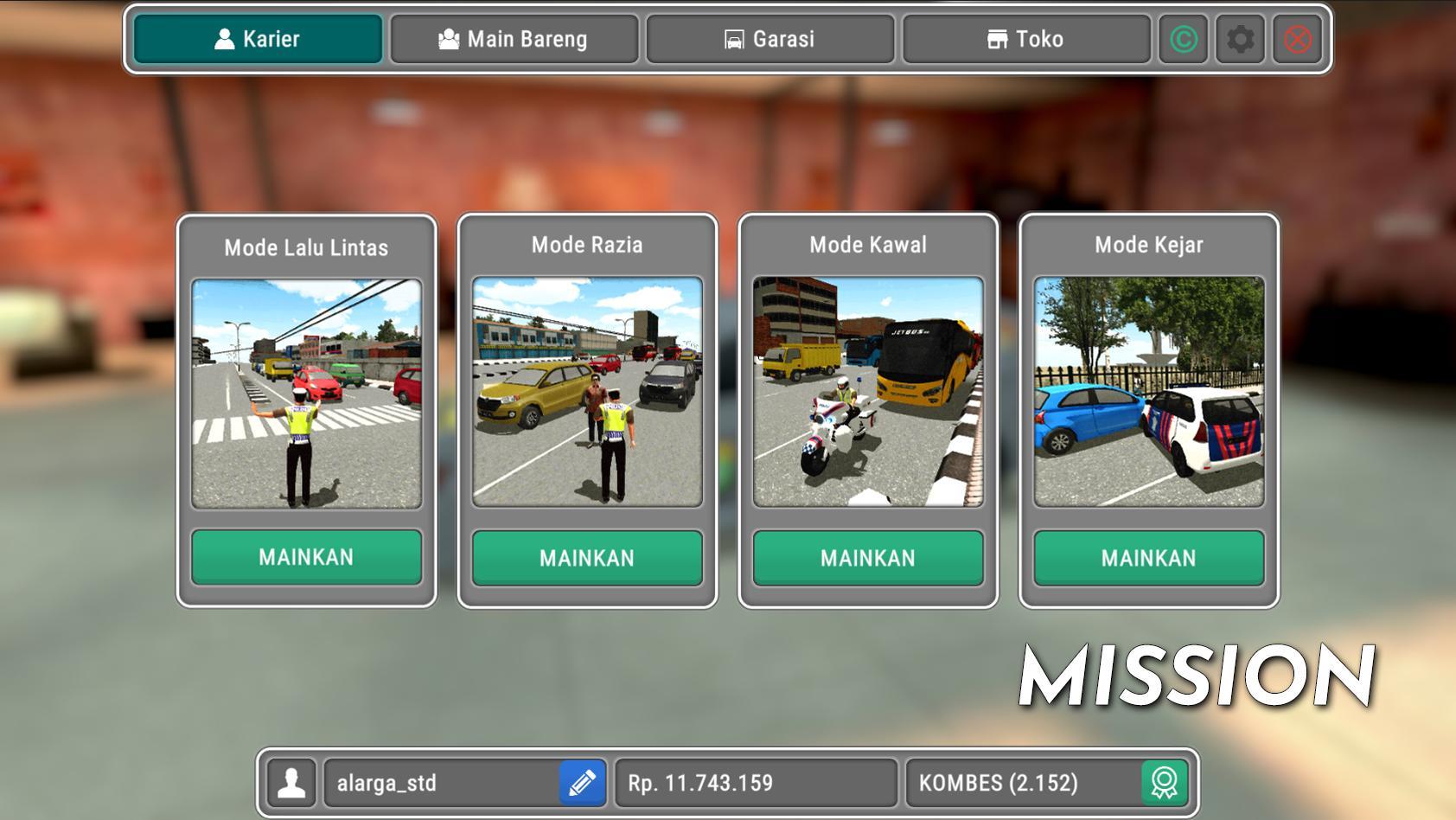Switch to the Main Bareng tab
Screen dimensions: 1456x820
pyautogui.click(x=514, y=38)
